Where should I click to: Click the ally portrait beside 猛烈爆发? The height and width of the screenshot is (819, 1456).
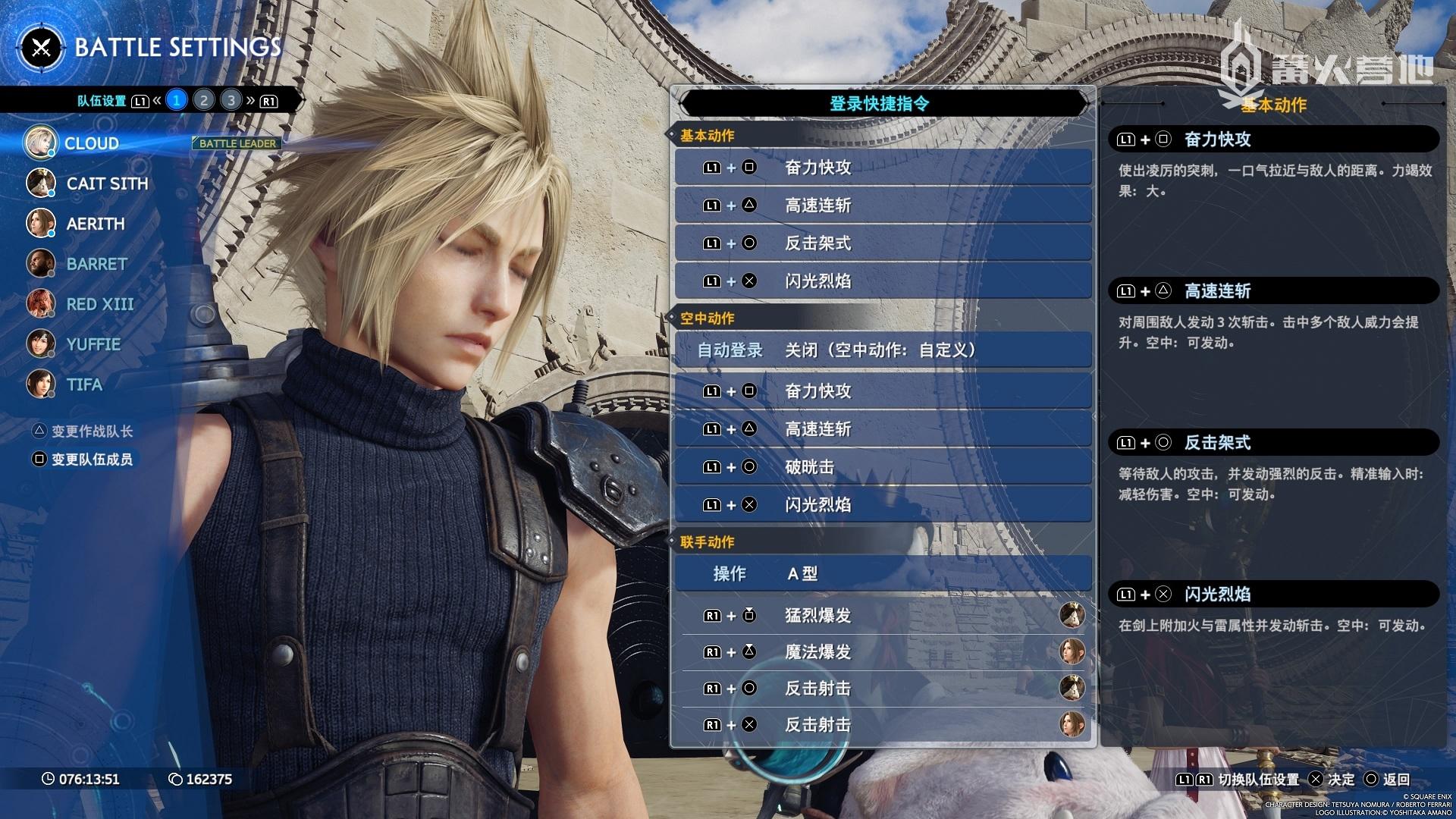click(x=1073, y=616)
